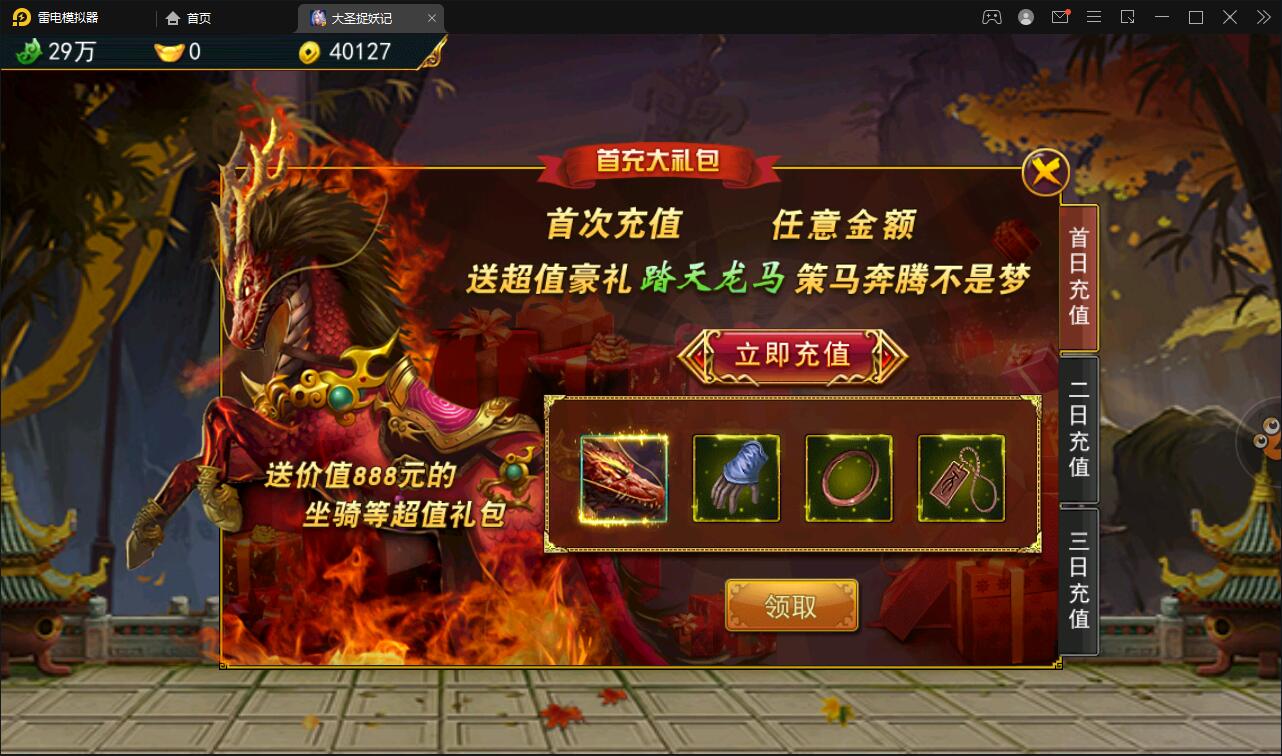
Task: Switch to the 大圣捉妖记 game tab
Action: pos(360,17)
